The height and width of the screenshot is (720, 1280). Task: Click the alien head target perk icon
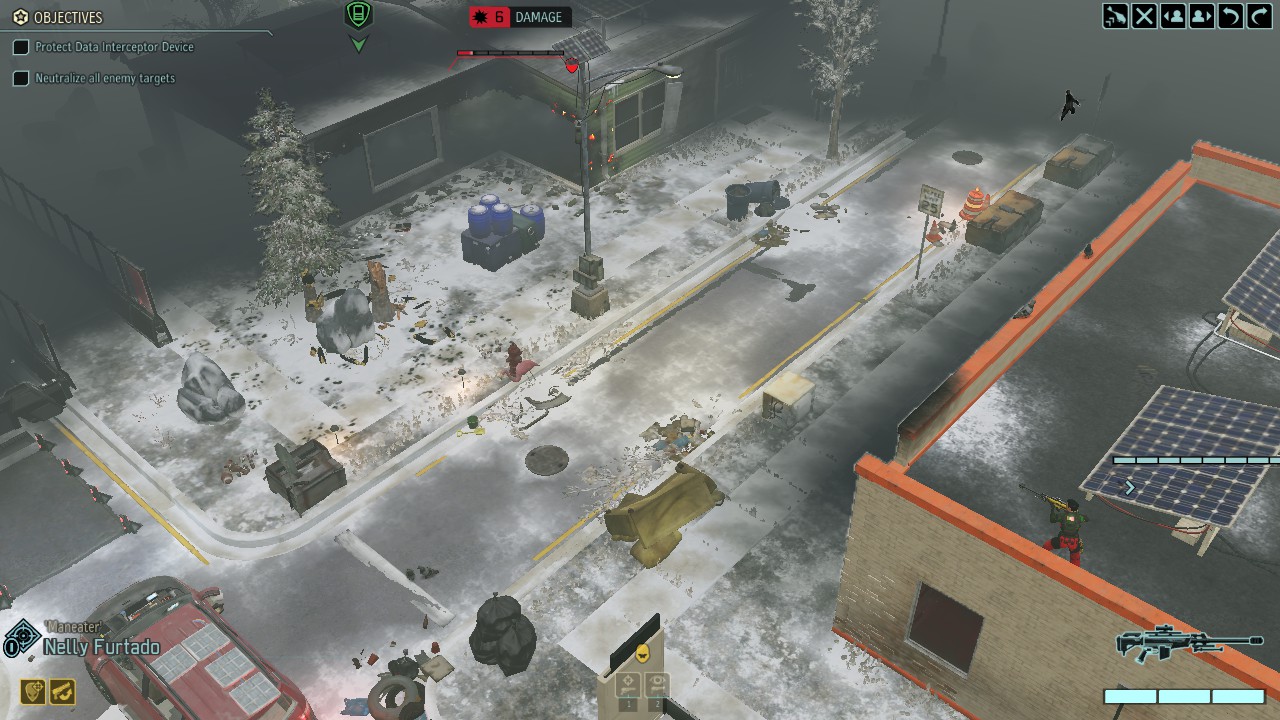coord(33,691)
